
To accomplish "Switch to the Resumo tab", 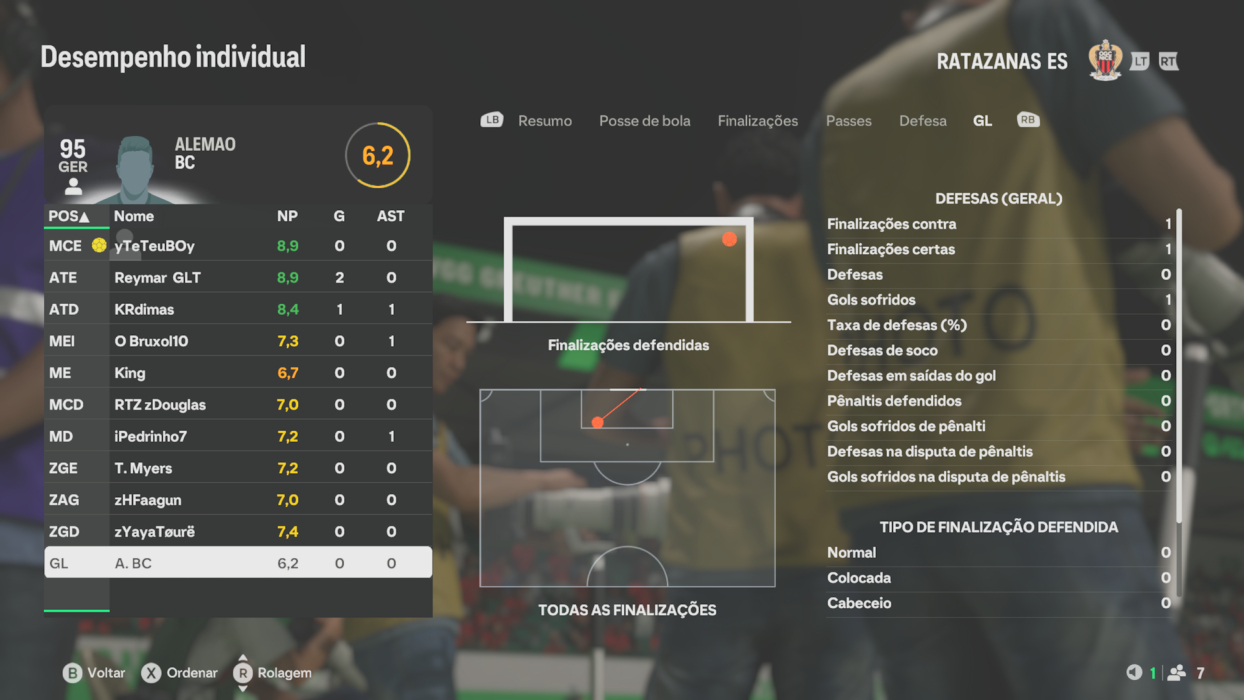I will coord(544,121).
